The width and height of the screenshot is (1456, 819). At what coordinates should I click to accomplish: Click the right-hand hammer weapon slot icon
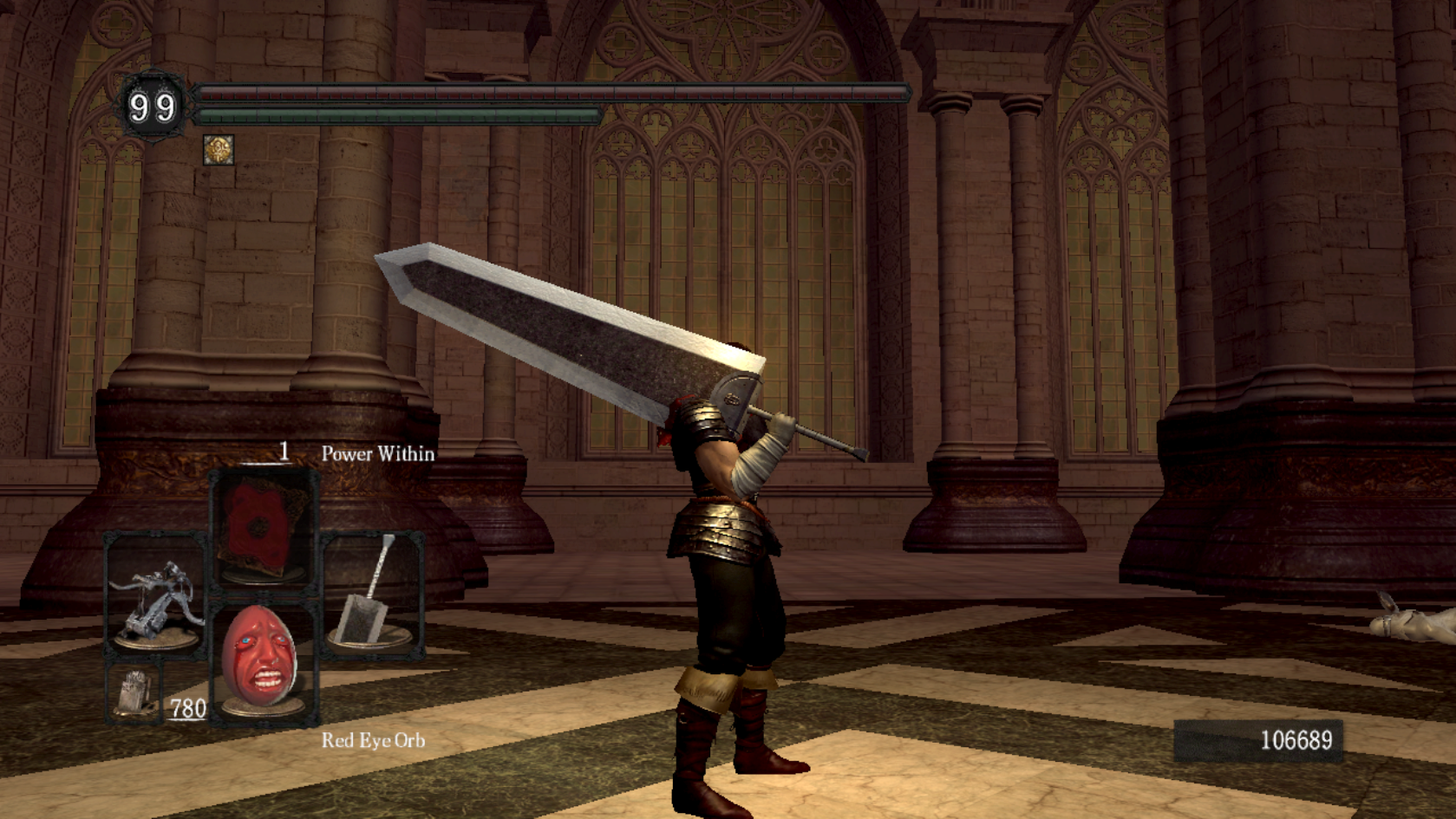[x=373, y=598]
